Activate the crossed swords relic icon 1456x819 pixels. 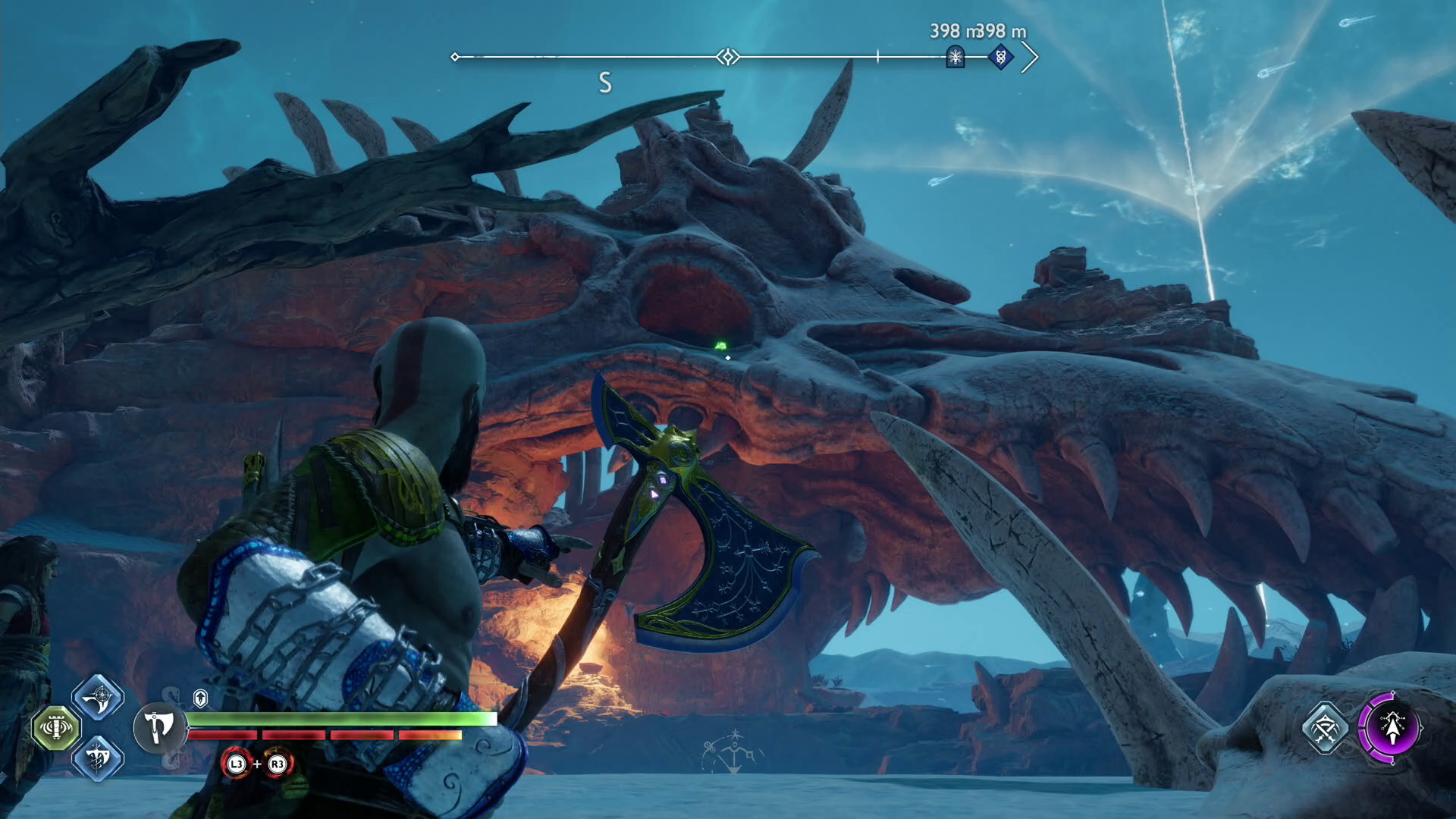pyautogui.click(x=1325, y=729)
